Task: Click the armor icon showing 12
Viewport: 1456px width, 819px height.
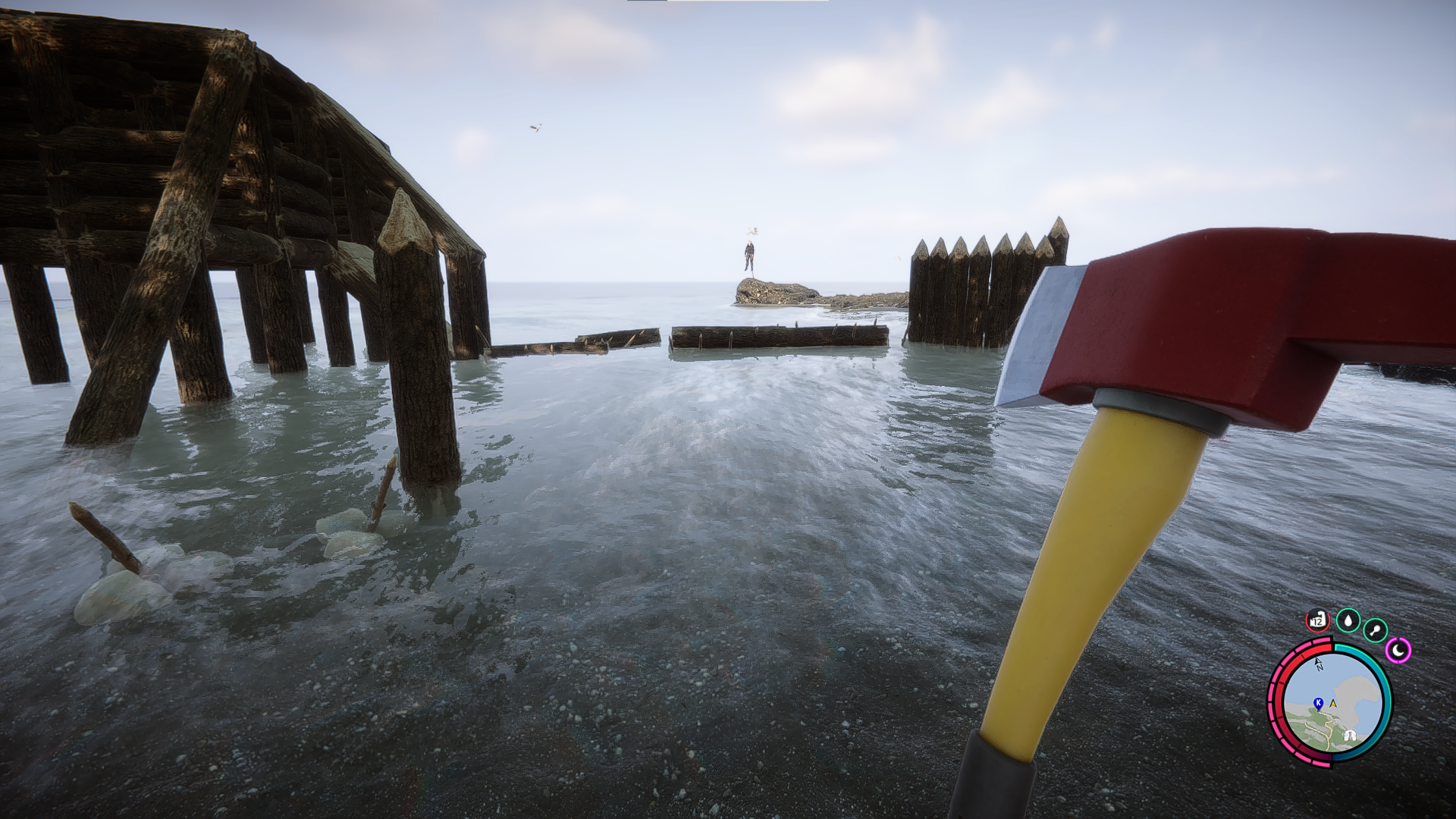Action: coord(1318,620)
